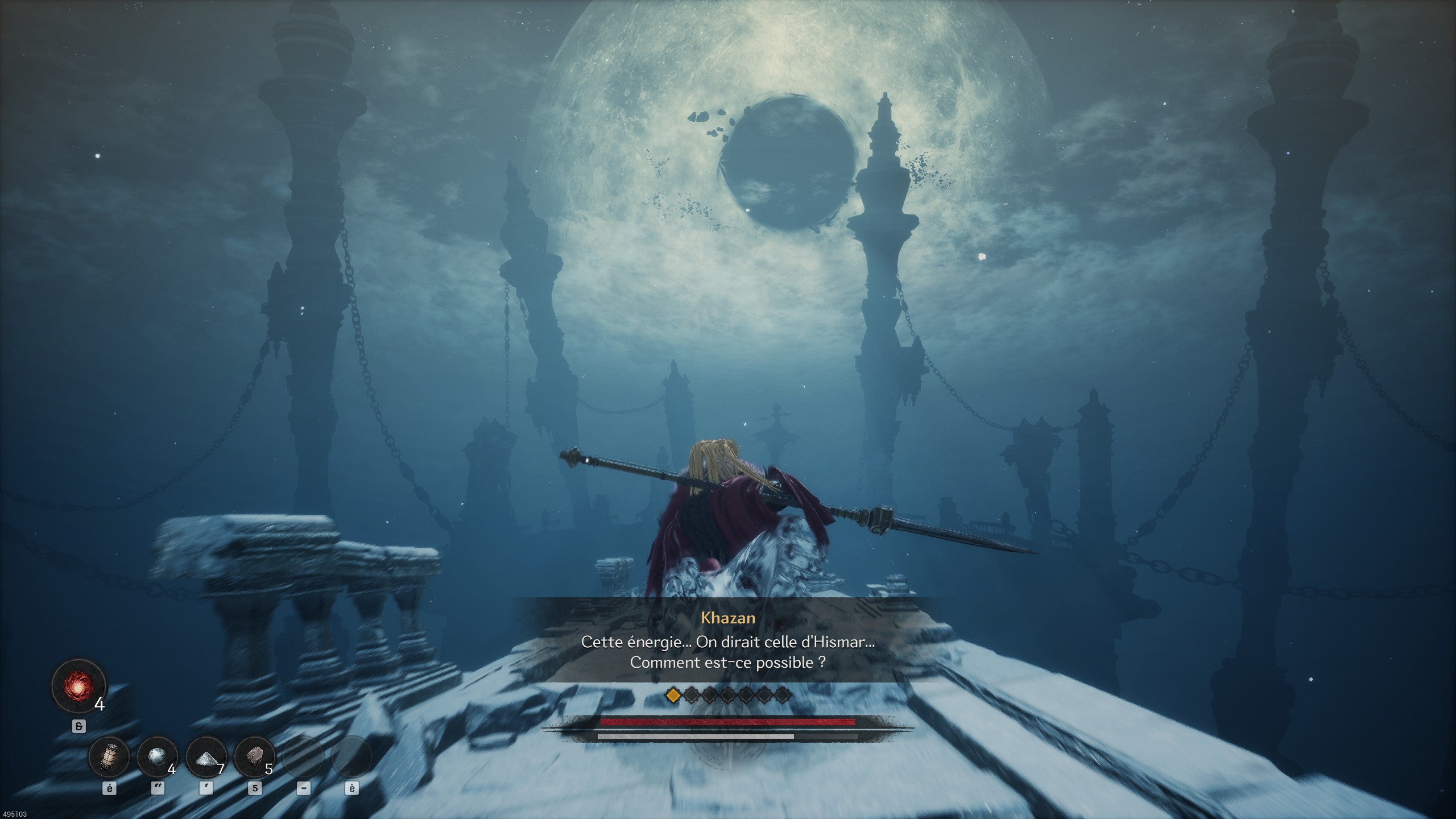Use the brown rock chunk item
Screen dimensions: 1456x819
[254, 757]
